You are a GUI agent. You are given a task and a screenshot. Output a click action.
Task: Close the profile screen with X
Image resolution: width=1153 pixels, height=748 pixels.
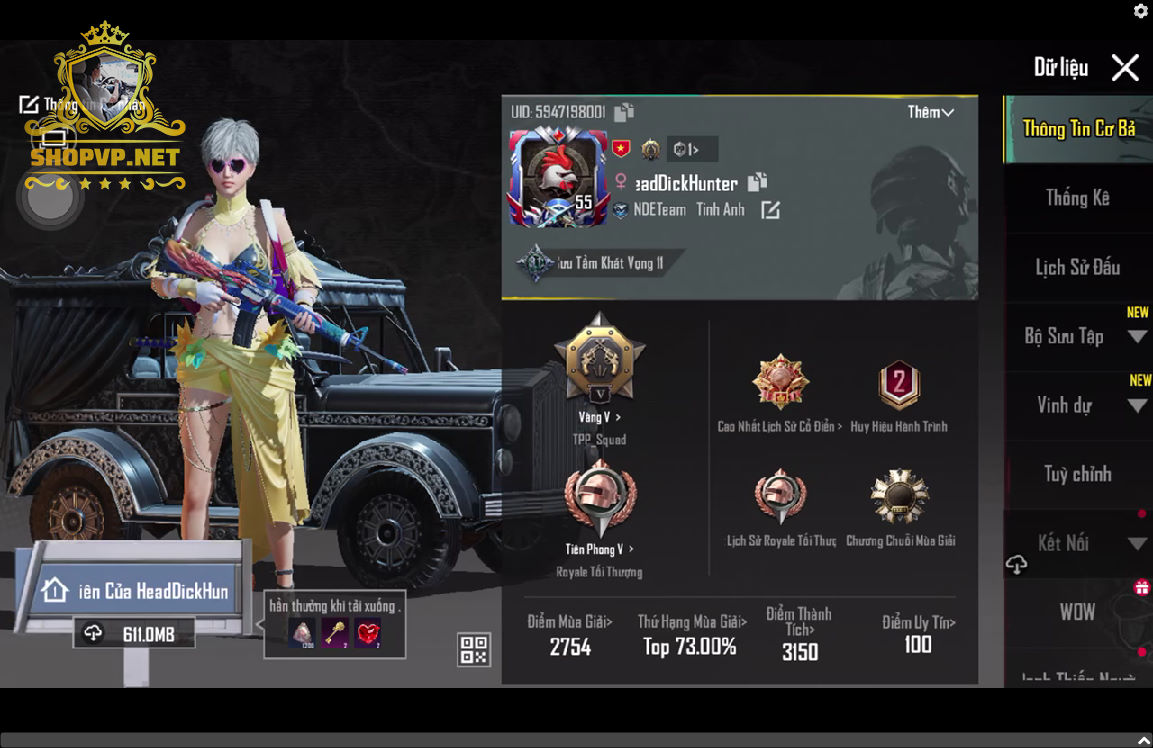coord(1125,68)
